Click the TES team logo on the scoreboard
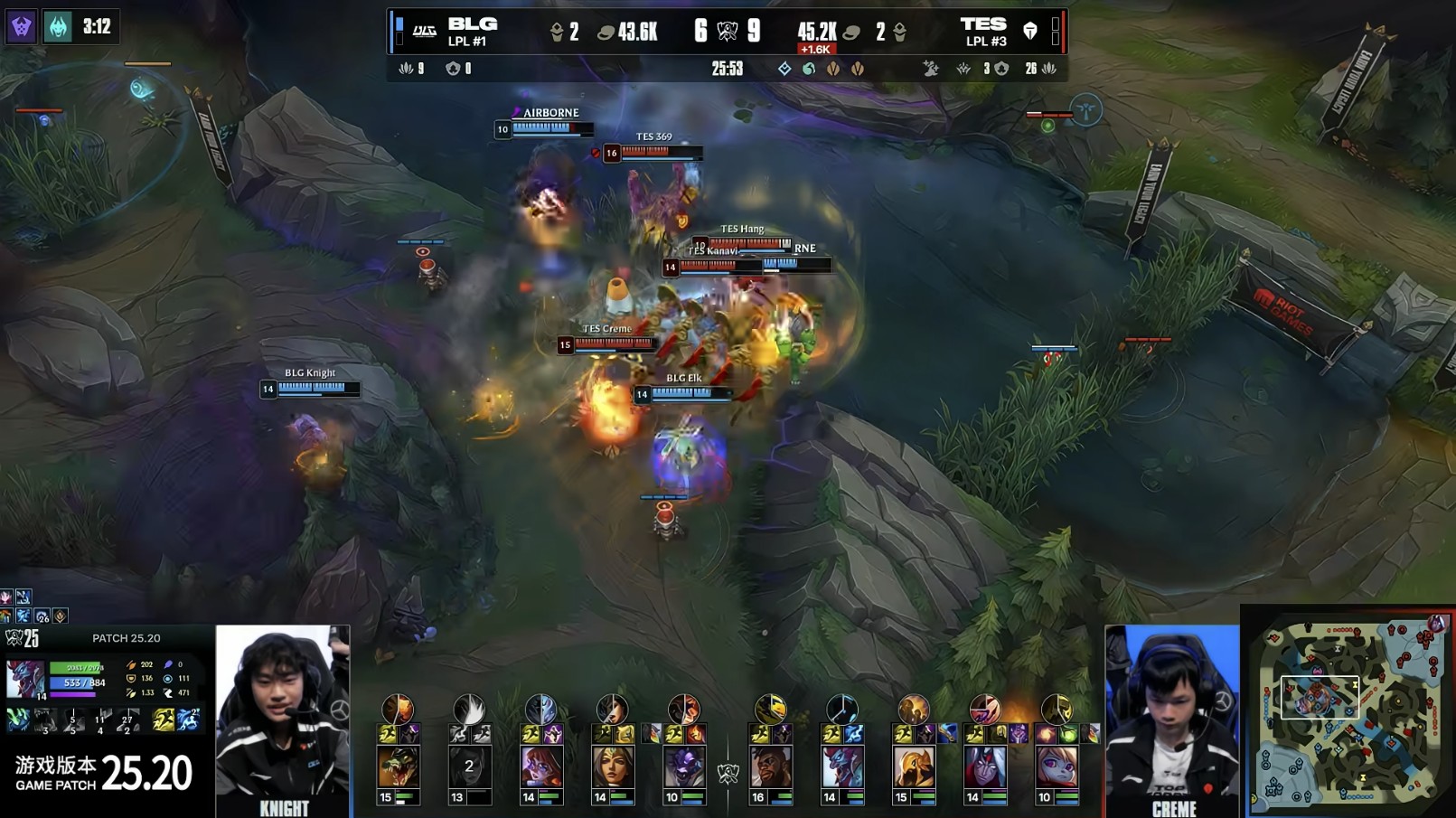 point(1029,32)
